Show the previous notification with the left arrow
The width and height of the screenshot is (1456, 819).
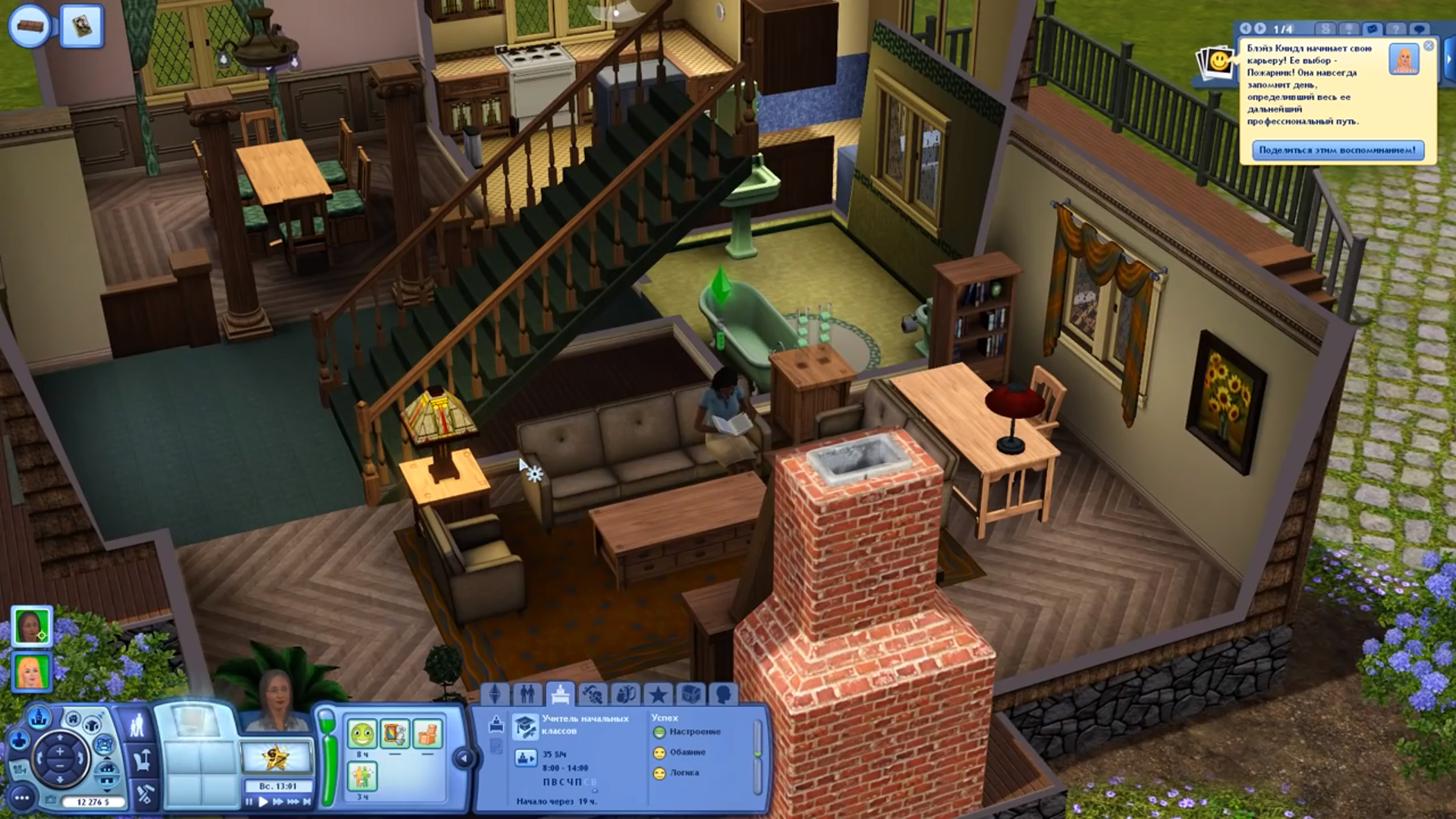coord(1245,29)
